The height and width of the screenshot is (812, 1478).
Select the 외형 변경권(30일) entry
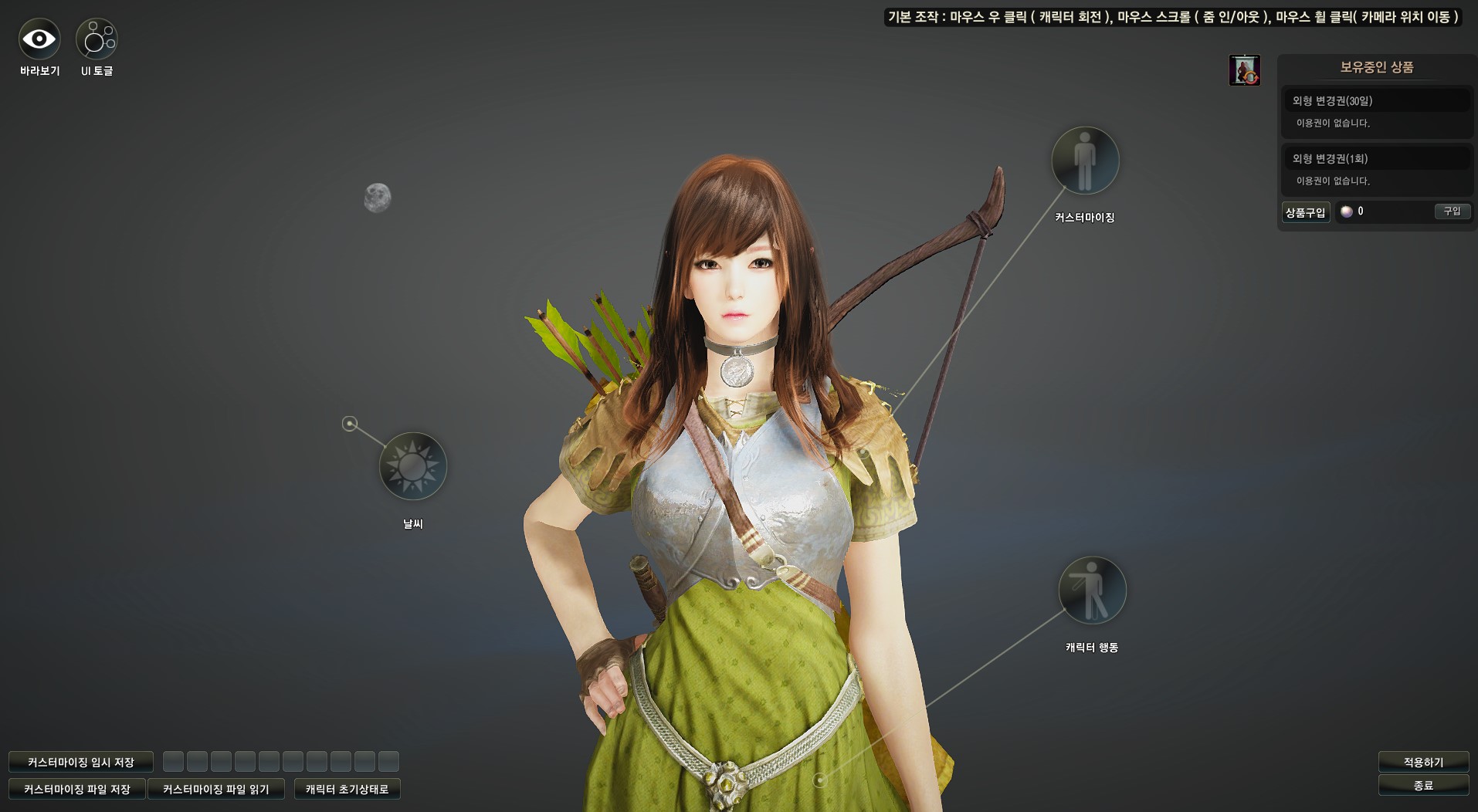[1377, 101]
